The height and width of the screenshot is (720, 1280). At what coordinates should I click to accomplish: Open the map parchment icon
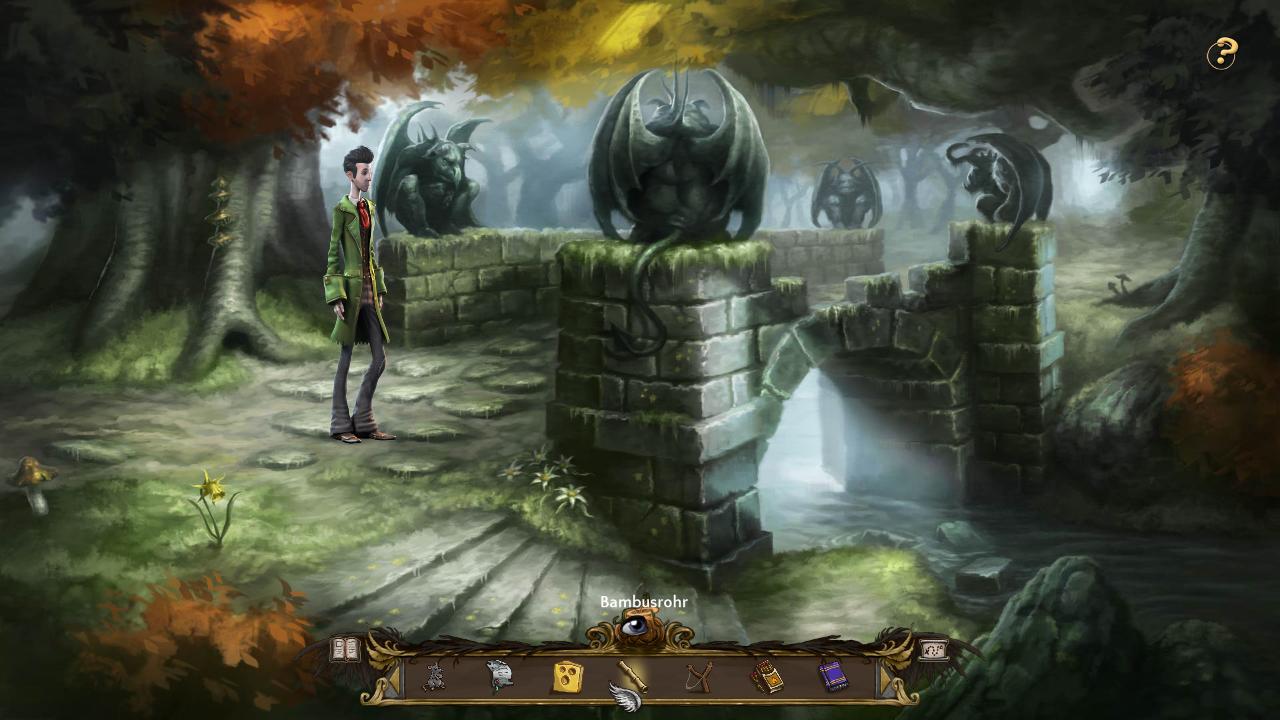[933, 649]
